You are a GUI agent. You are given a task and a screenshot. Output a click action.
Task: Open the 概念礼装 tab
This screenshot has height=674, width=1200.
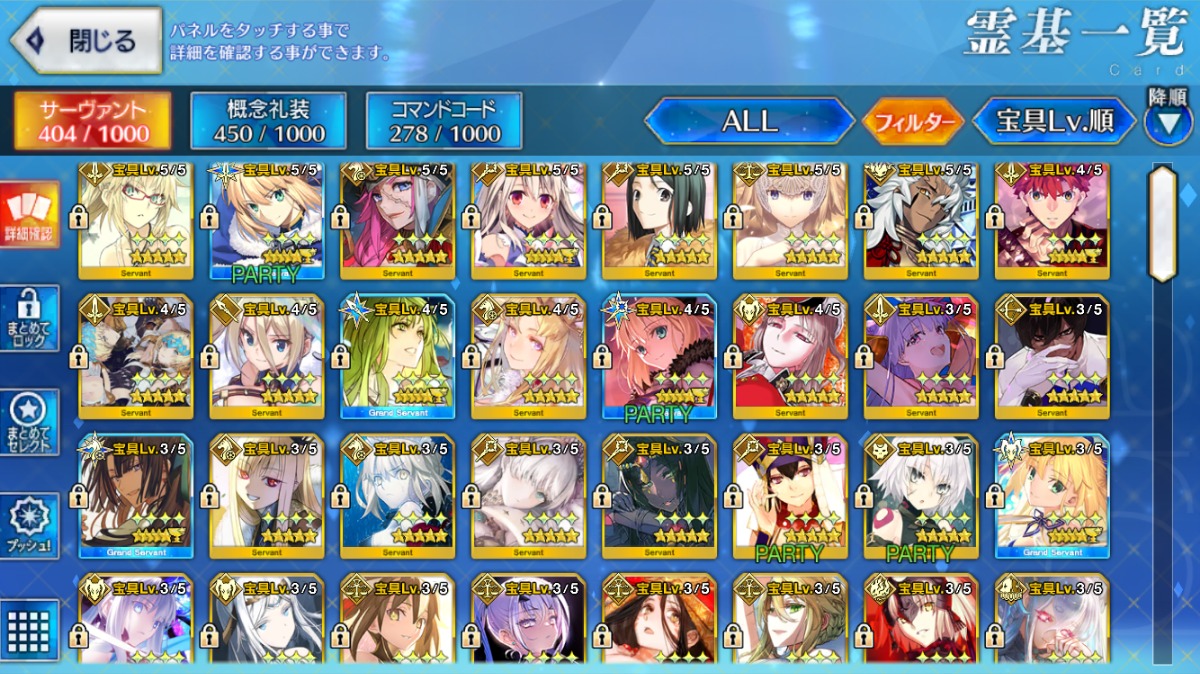click(269, 122)
